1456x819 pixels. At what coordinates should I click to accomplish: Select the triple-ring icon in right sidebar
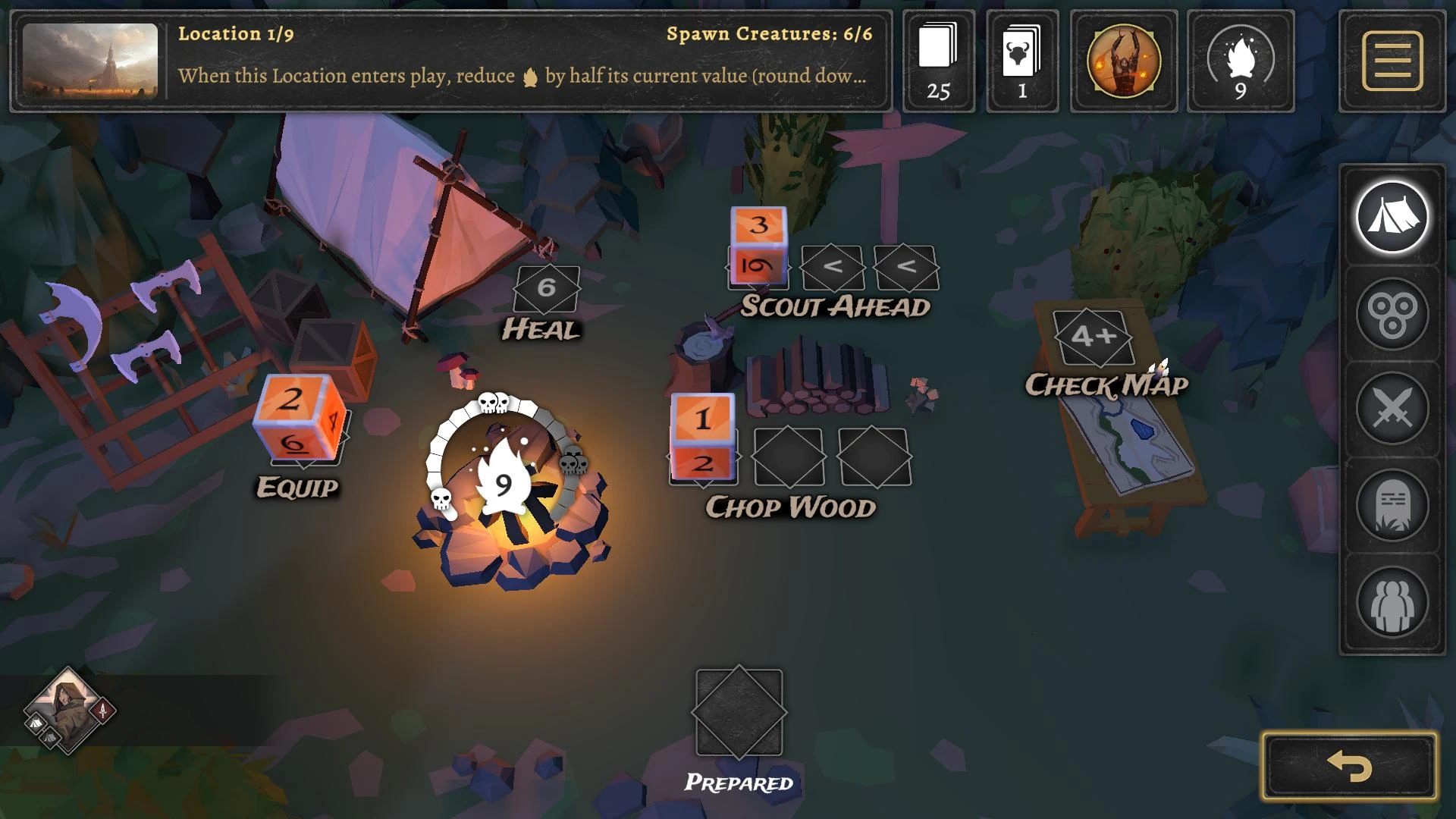1392,311
